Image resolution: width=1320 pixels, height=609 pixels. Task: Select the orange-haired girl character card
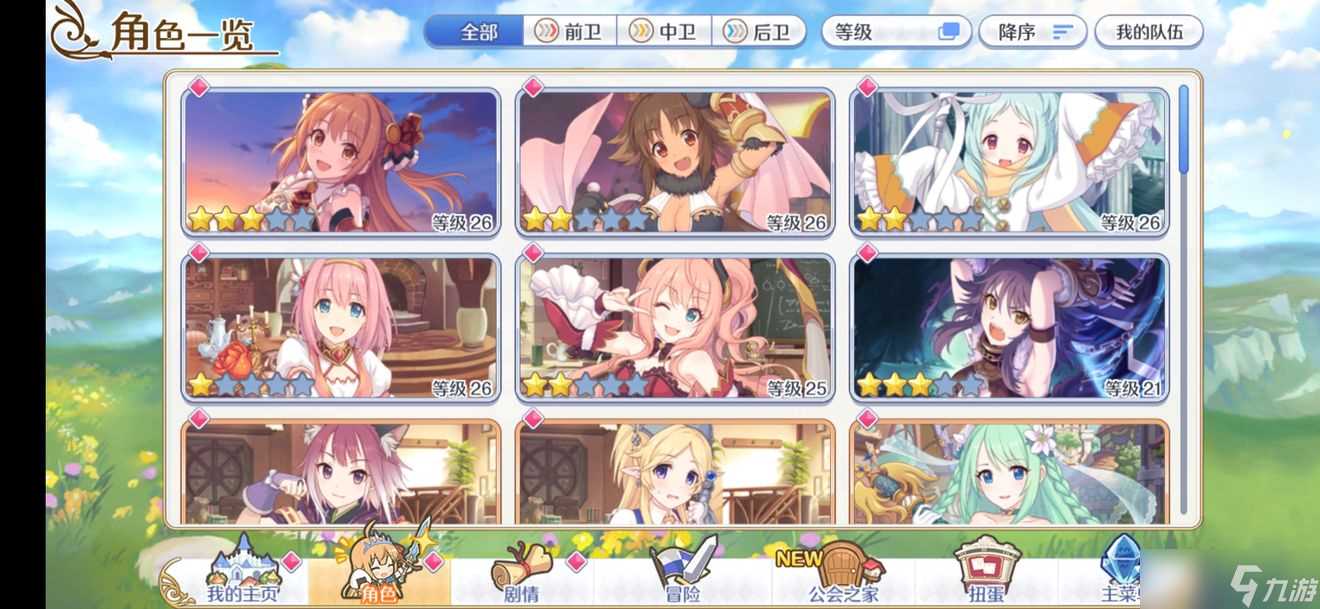coord(340,163)
